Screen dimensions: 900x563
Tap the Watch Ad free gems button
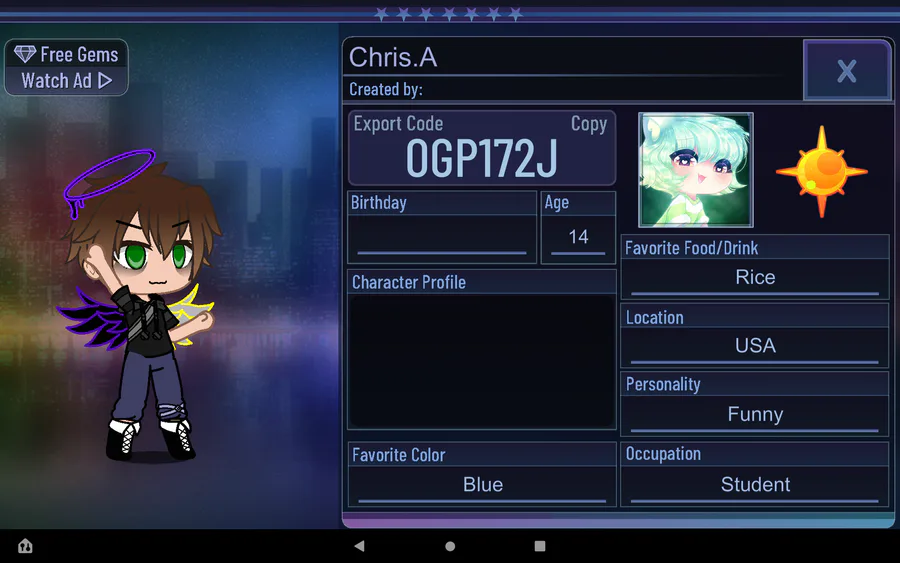67,68
